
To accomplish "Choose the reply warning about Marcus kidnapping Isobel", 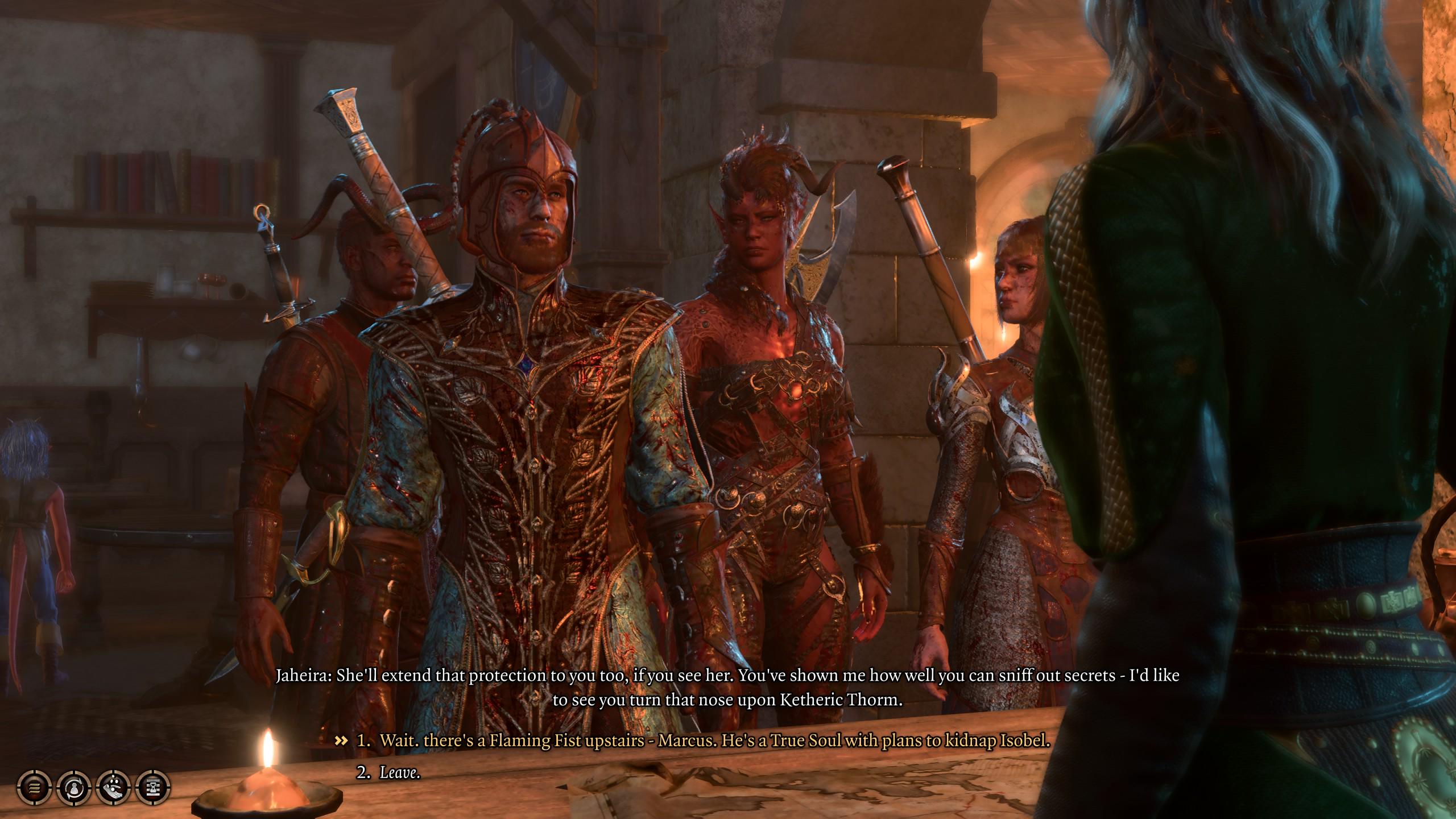I will (714, 741).
